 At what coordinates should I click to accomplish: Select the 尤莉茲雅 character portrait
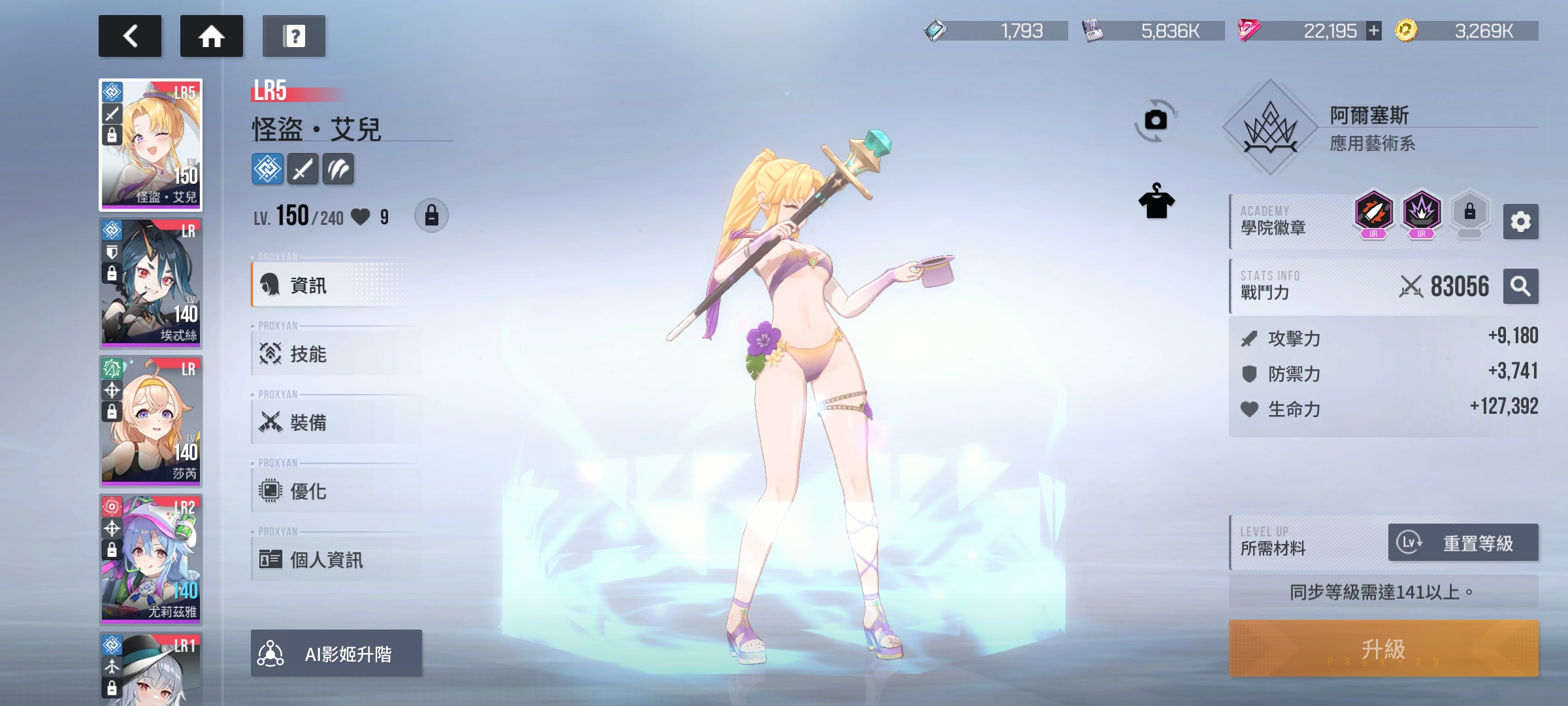click(x=151, y=560)
